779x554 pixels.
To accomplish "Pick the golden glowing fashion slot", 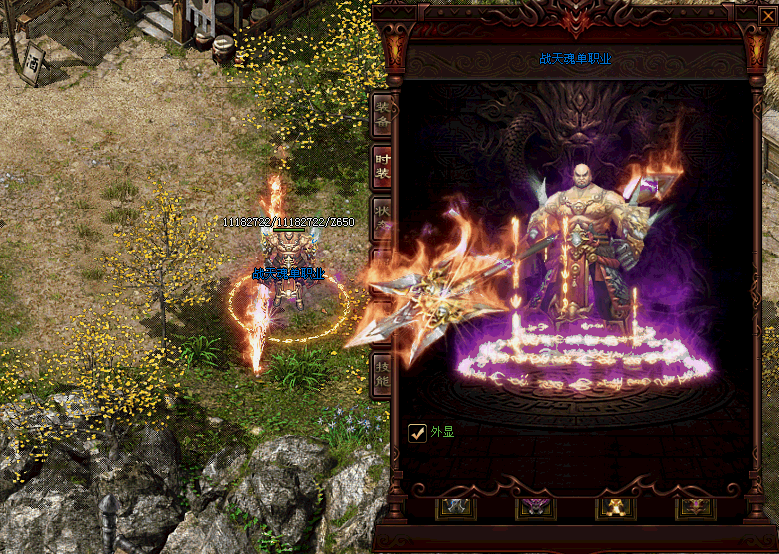I will (x=614, y=507).
